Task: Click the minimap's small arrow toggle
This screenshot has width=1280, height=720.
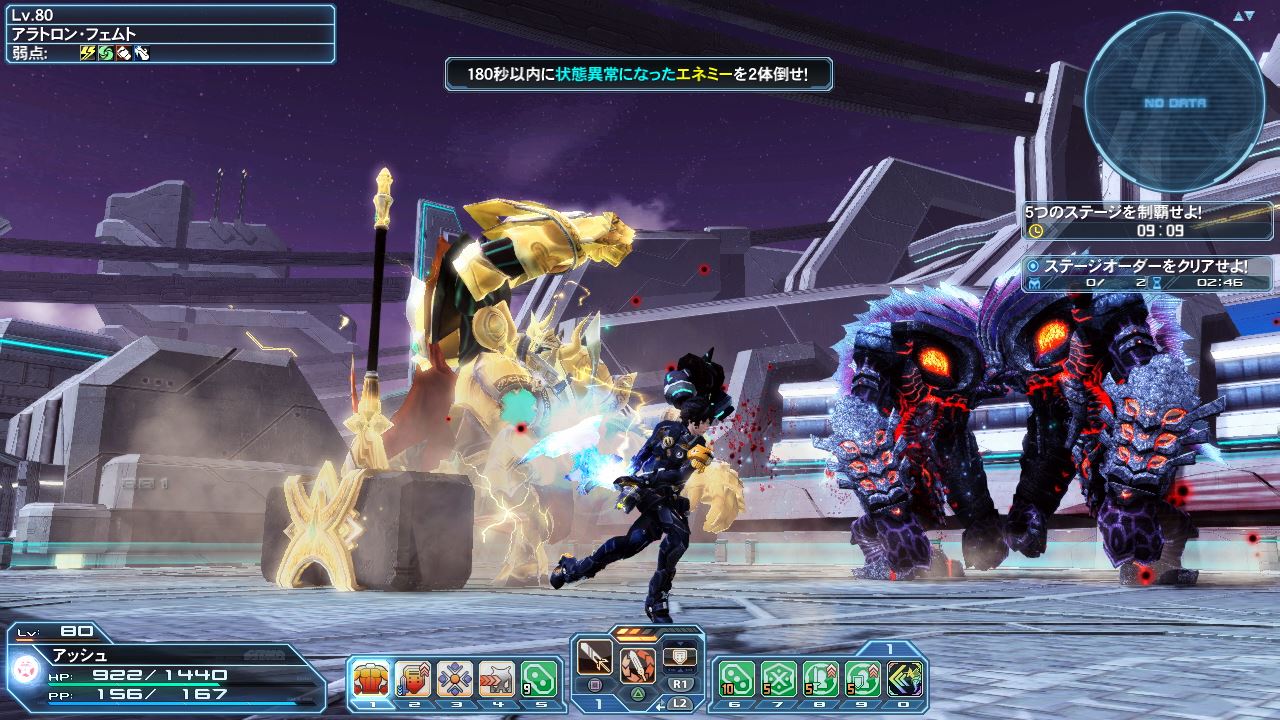Action: coord(1243,16)
